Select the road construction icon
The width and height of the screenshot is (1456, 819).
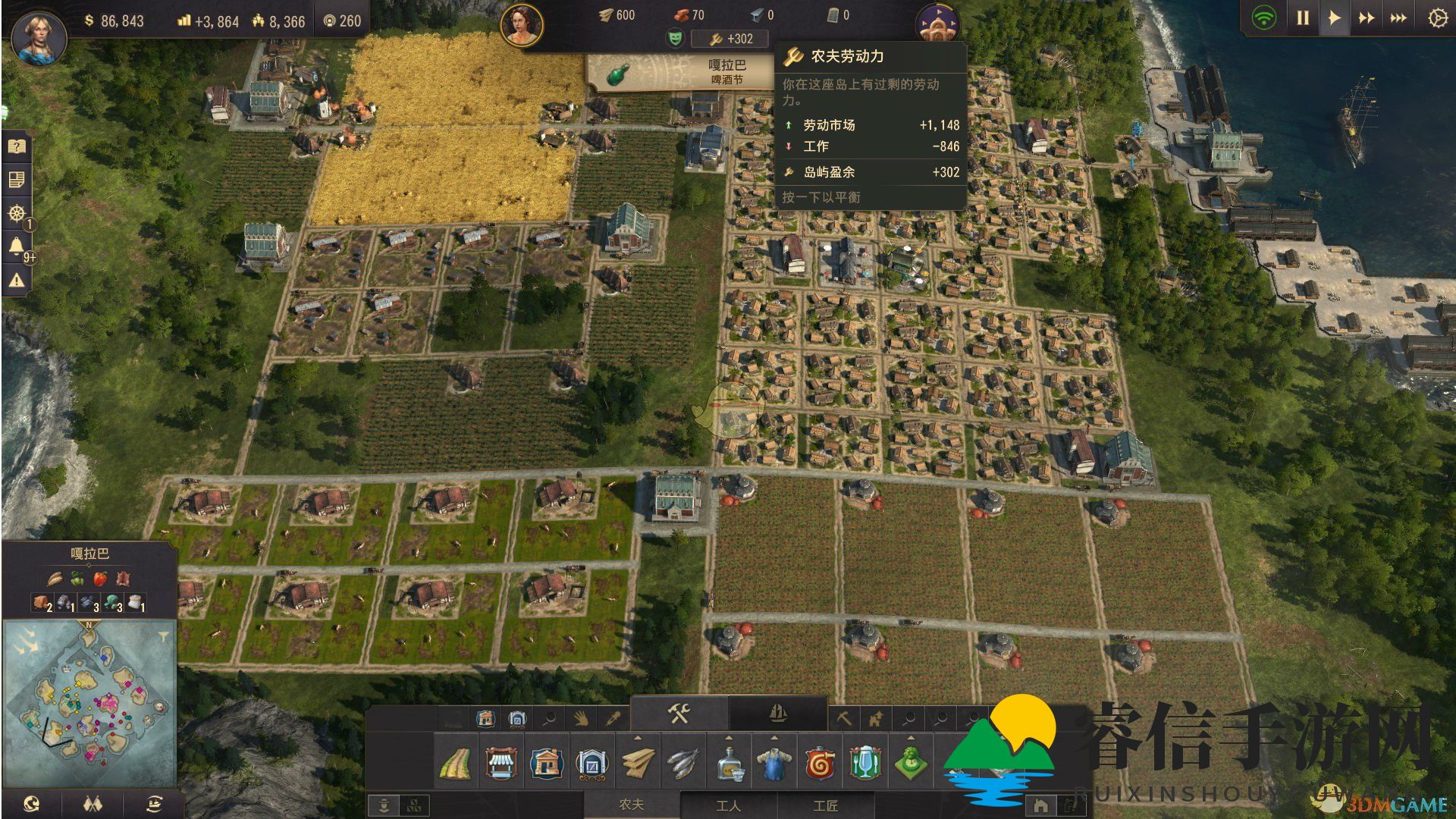click(455, 763)
